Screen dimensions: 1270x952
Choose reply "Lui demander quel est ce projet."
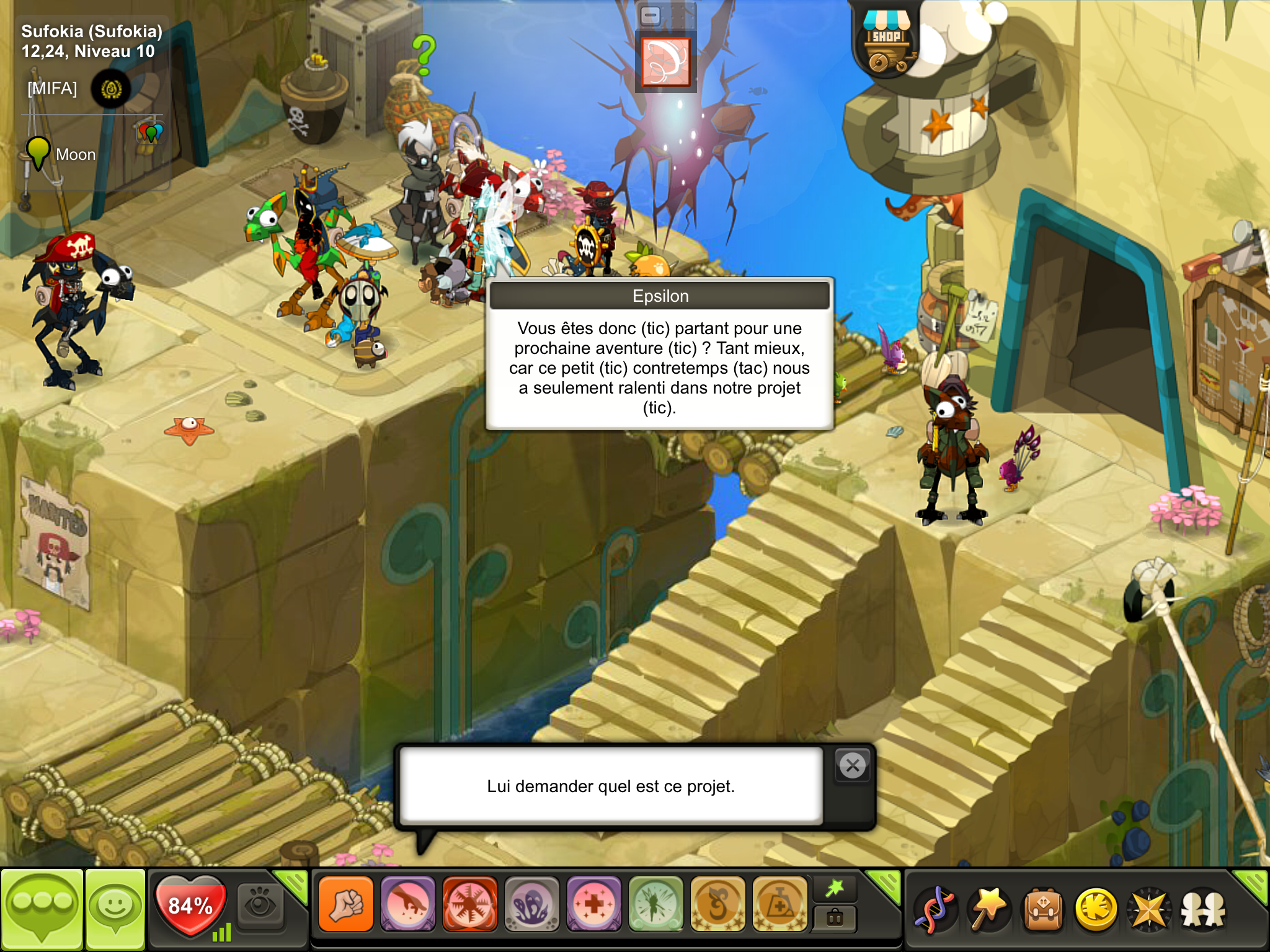pos(611,786)
